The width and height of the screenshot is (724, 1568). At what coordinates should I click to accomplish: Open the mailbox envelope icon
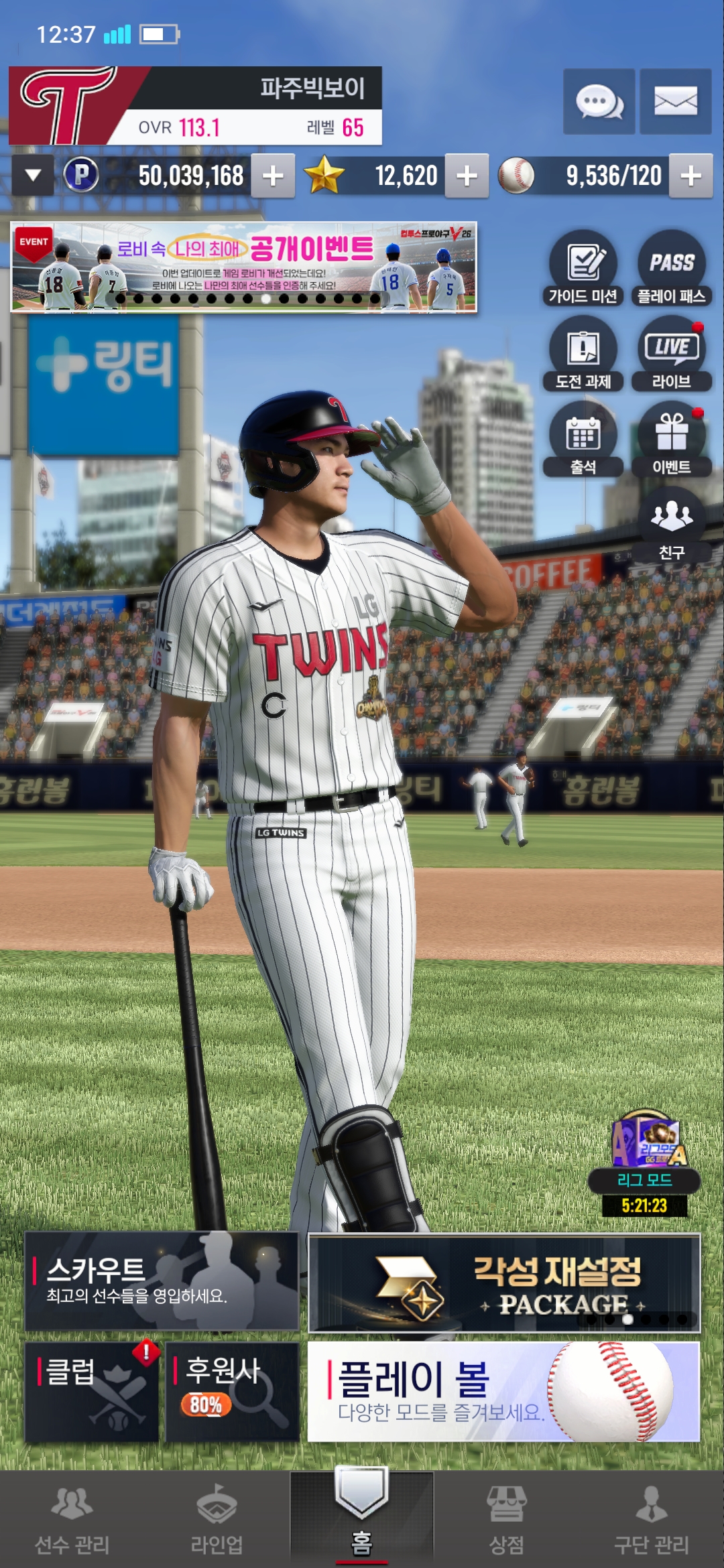tap(675, 102)
